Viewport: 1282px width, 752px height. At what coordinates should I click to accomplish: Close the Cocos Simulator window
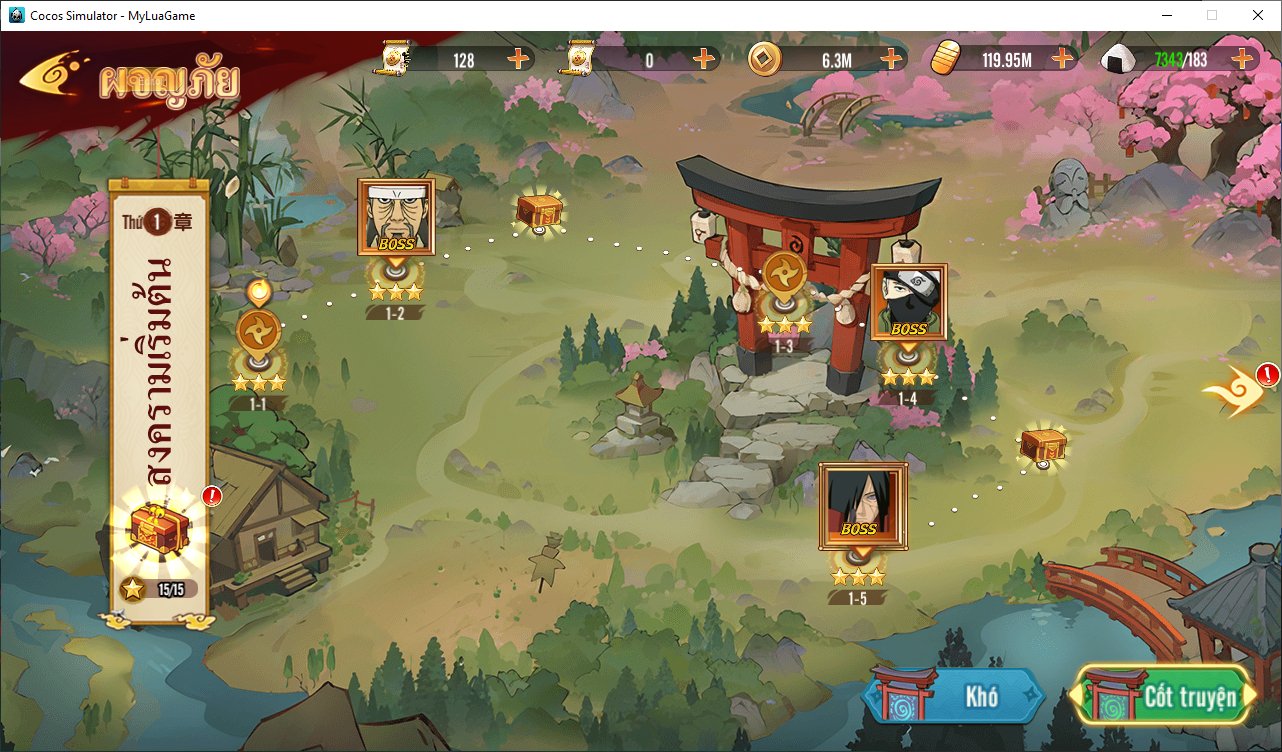1257,15
